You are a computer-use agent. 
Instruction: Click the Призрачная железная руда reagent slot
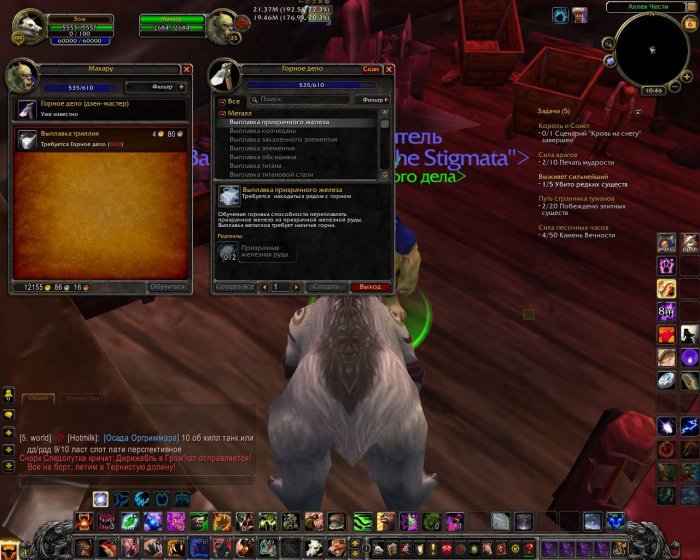(x=229, y=252)
